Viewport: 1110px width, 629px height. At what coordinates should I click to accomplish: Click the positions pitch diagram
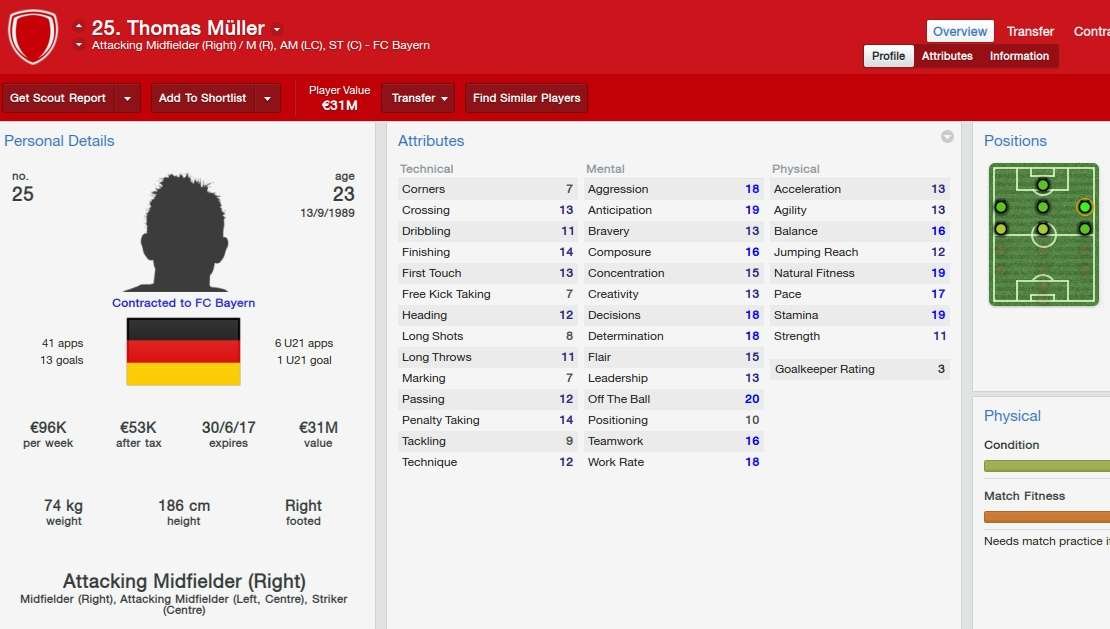click(1043, 234)
